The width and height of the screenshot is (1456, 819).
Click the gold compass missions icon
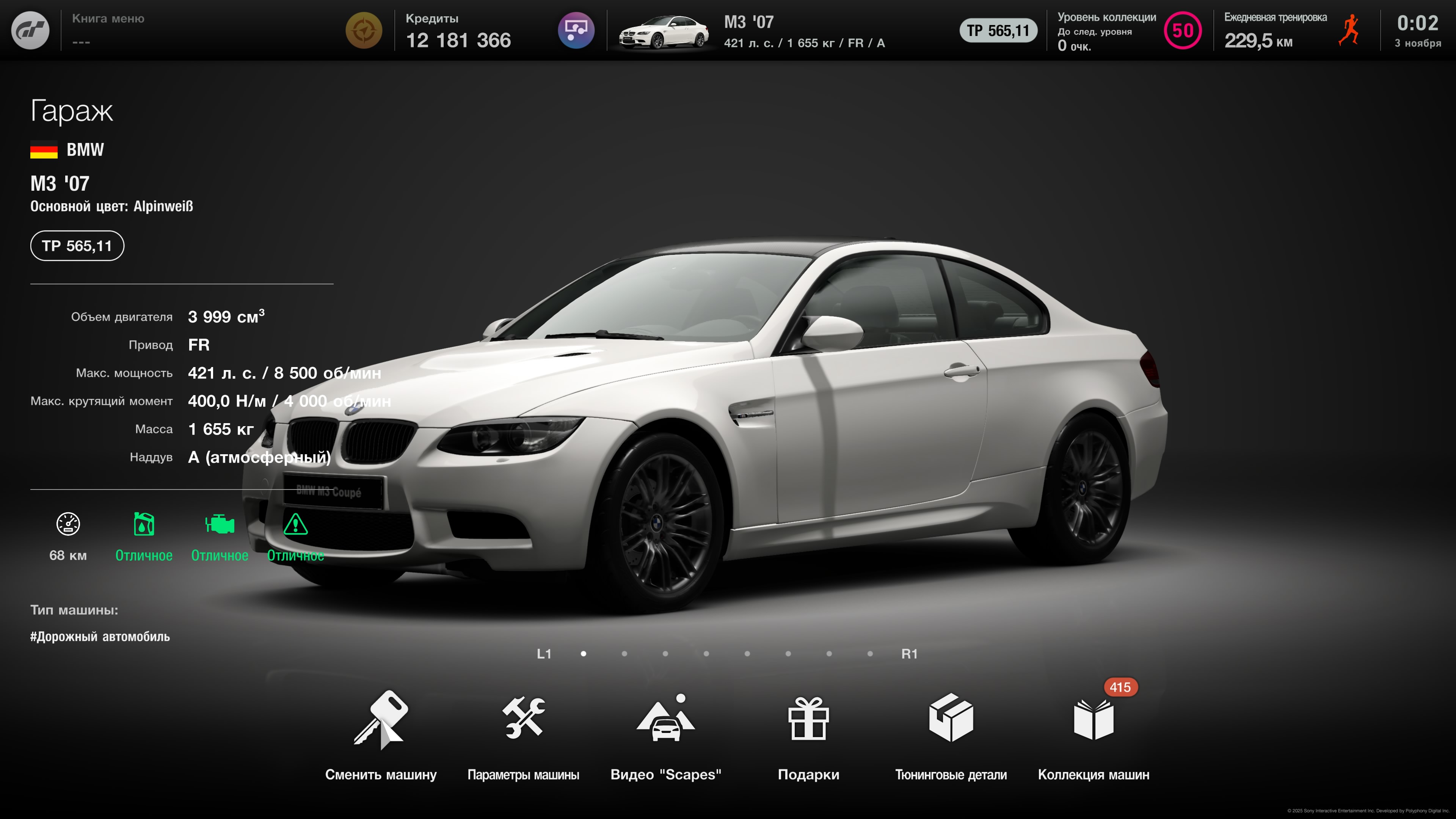click(364, 30)
